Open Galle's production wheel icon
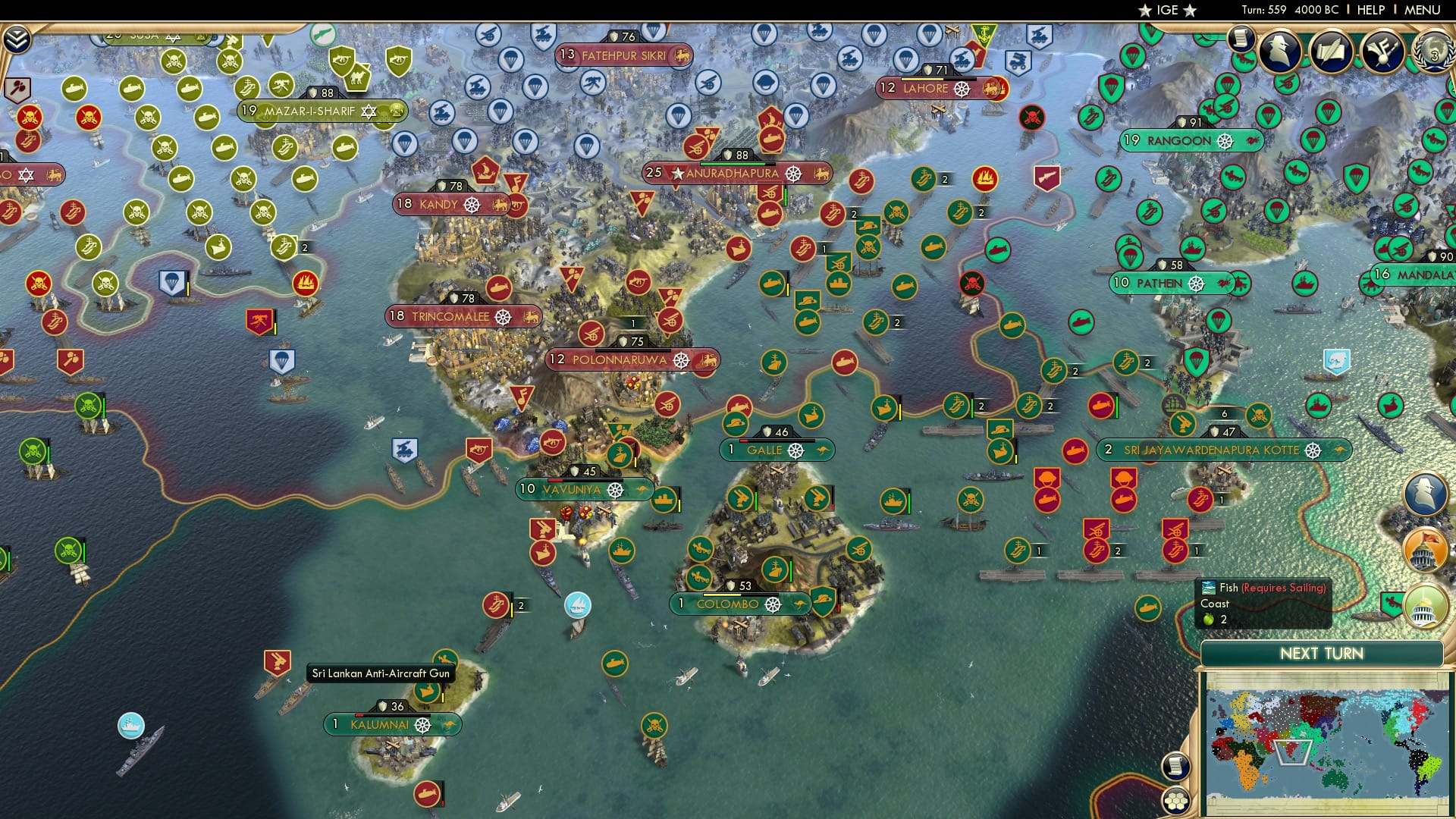This screenshot has width=1456, height=819. click(795, 450)
